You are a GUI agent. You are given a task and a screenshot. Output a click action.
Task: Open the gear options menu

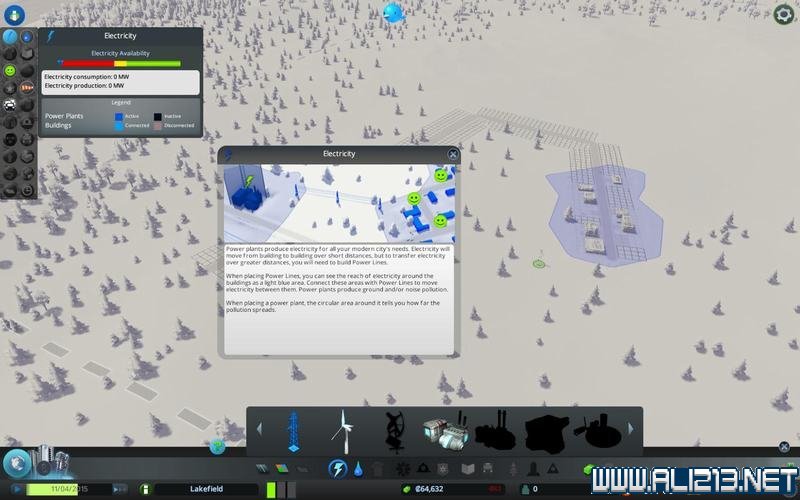tap(784, 14)
